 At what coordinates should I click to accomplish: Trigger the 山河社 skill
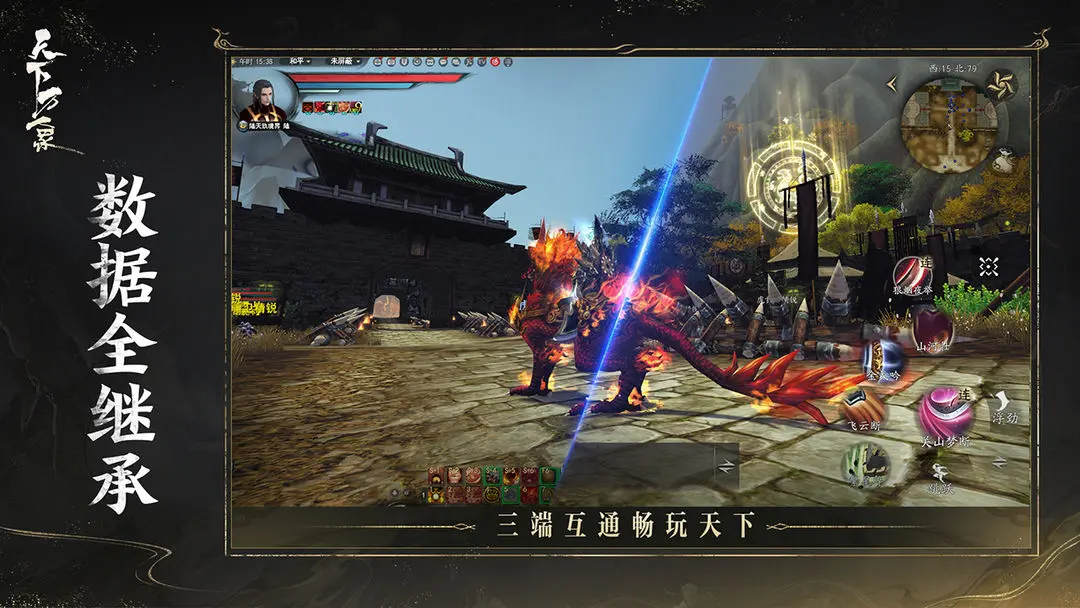coord(931,326)
